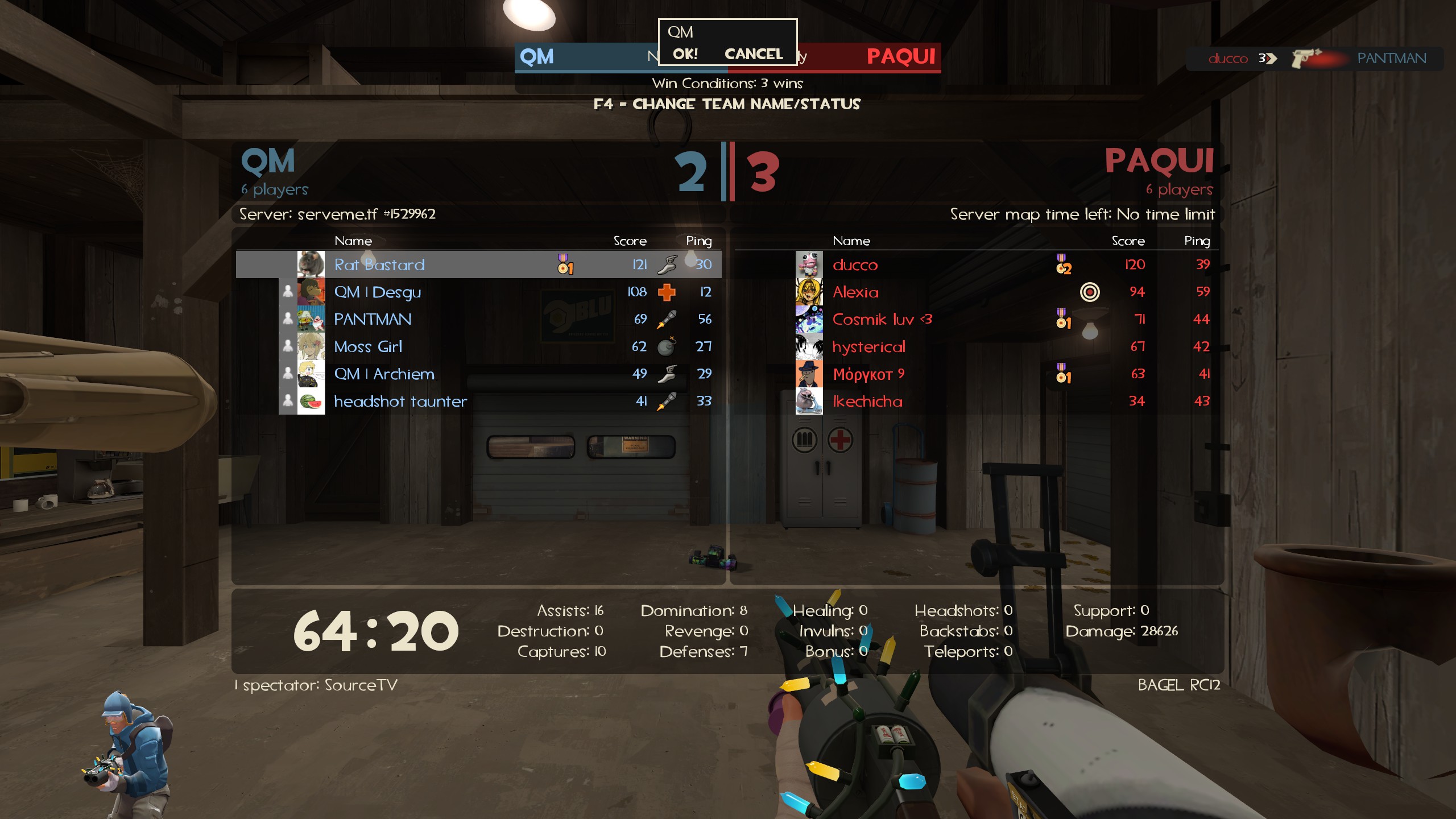Confirm the team name with OK!
The image size is (1456, 819).
pyautogui.click(x=685, y=54)
